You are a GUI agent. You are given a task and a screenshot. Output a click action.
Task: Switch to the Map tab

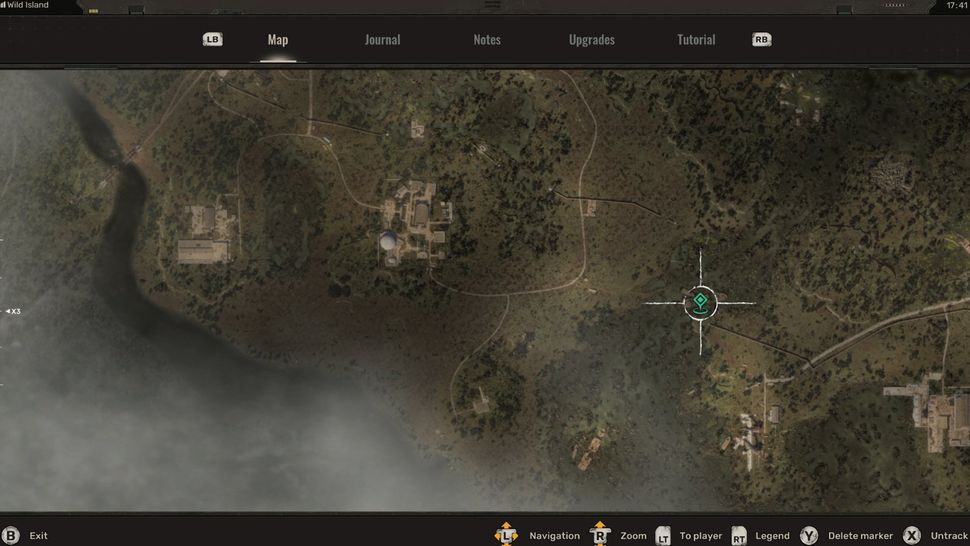point(278,40)
